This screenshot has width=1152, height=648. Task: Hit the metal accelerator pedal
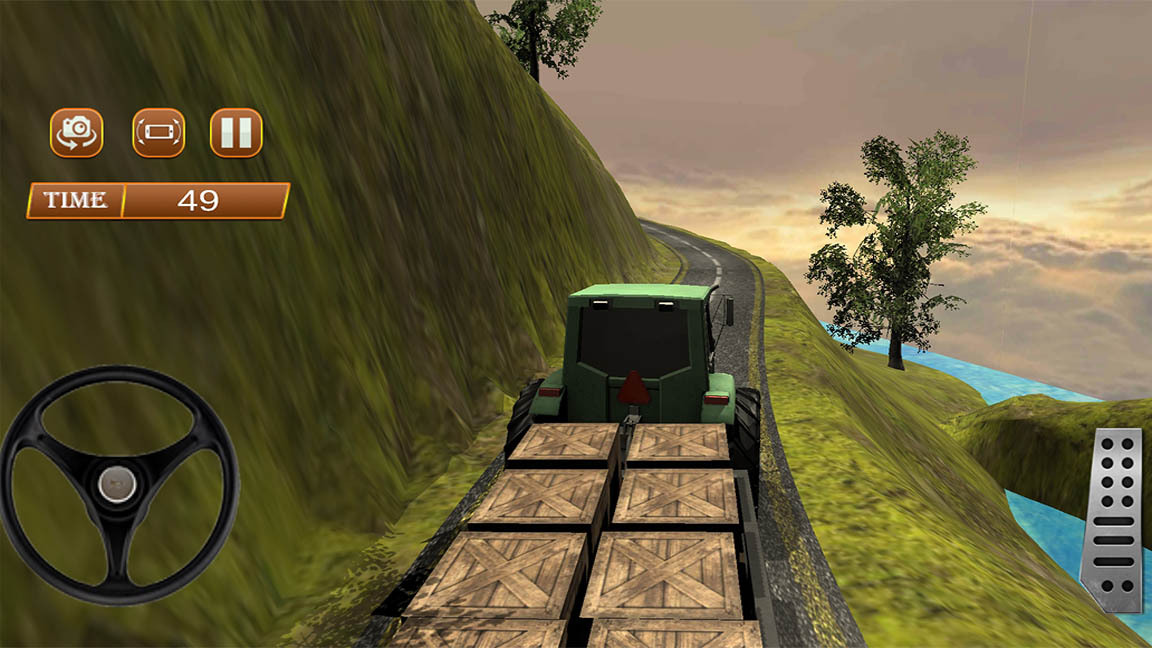1113,519
